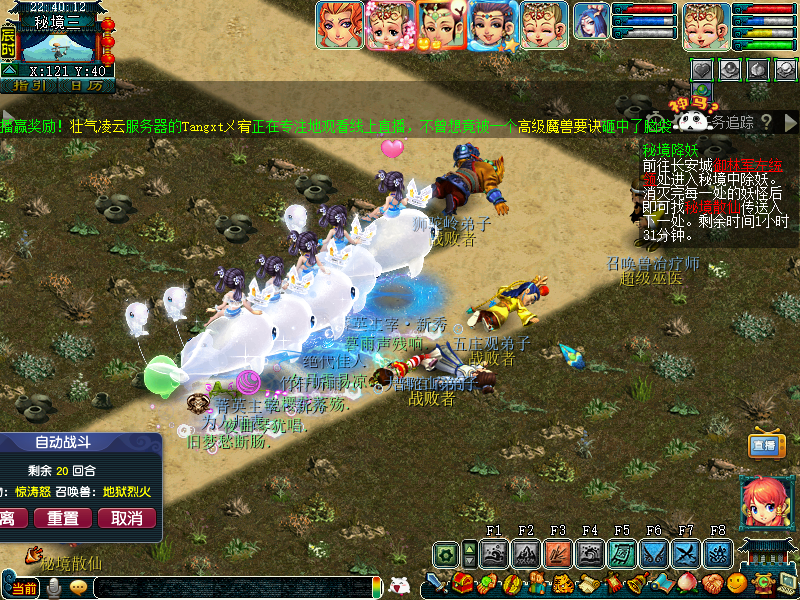The height and width of the screenshot is (600, 800).
Task: Select the blue-haired summoned pet portrait
Action: coord(591,22)
